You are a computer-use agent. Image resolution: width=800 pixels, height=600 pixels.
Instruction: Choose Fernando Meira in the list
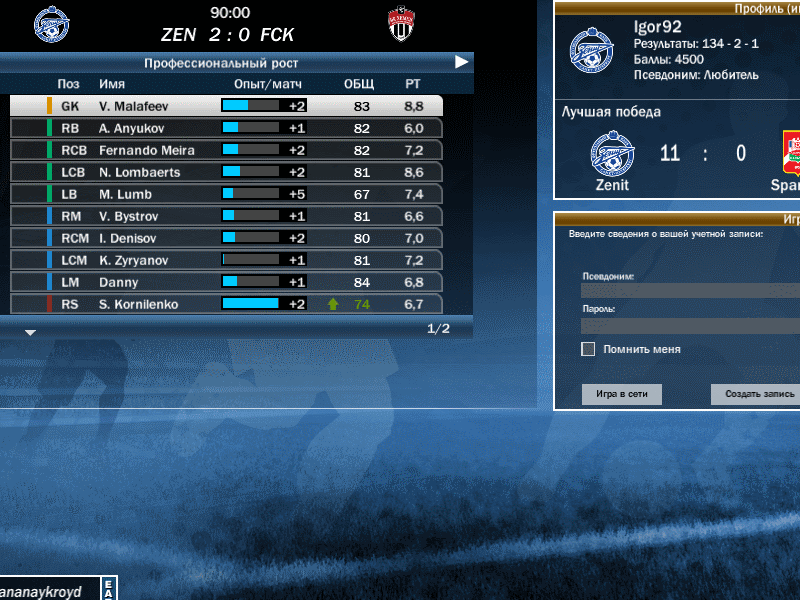point(226,150)
